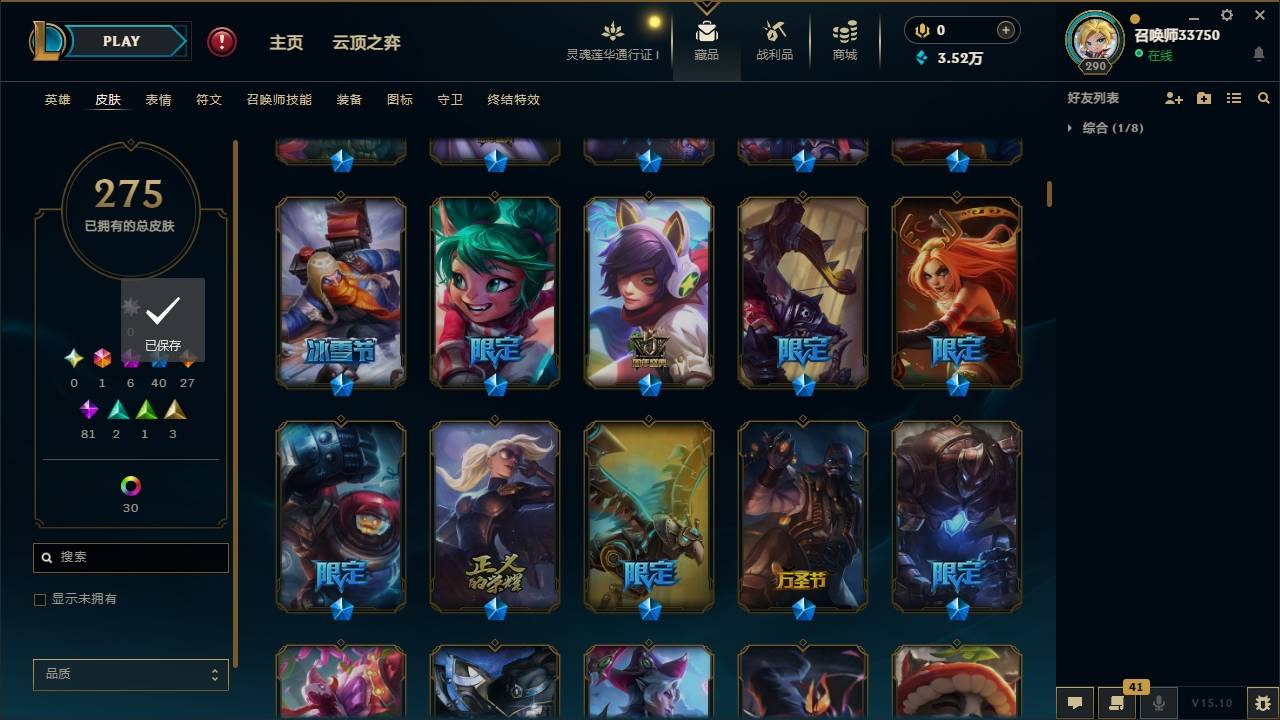The height and width of the screenshot is (720, 1280).
Task: Switch to the 表情 tab
Action: (x=160, y=99)
